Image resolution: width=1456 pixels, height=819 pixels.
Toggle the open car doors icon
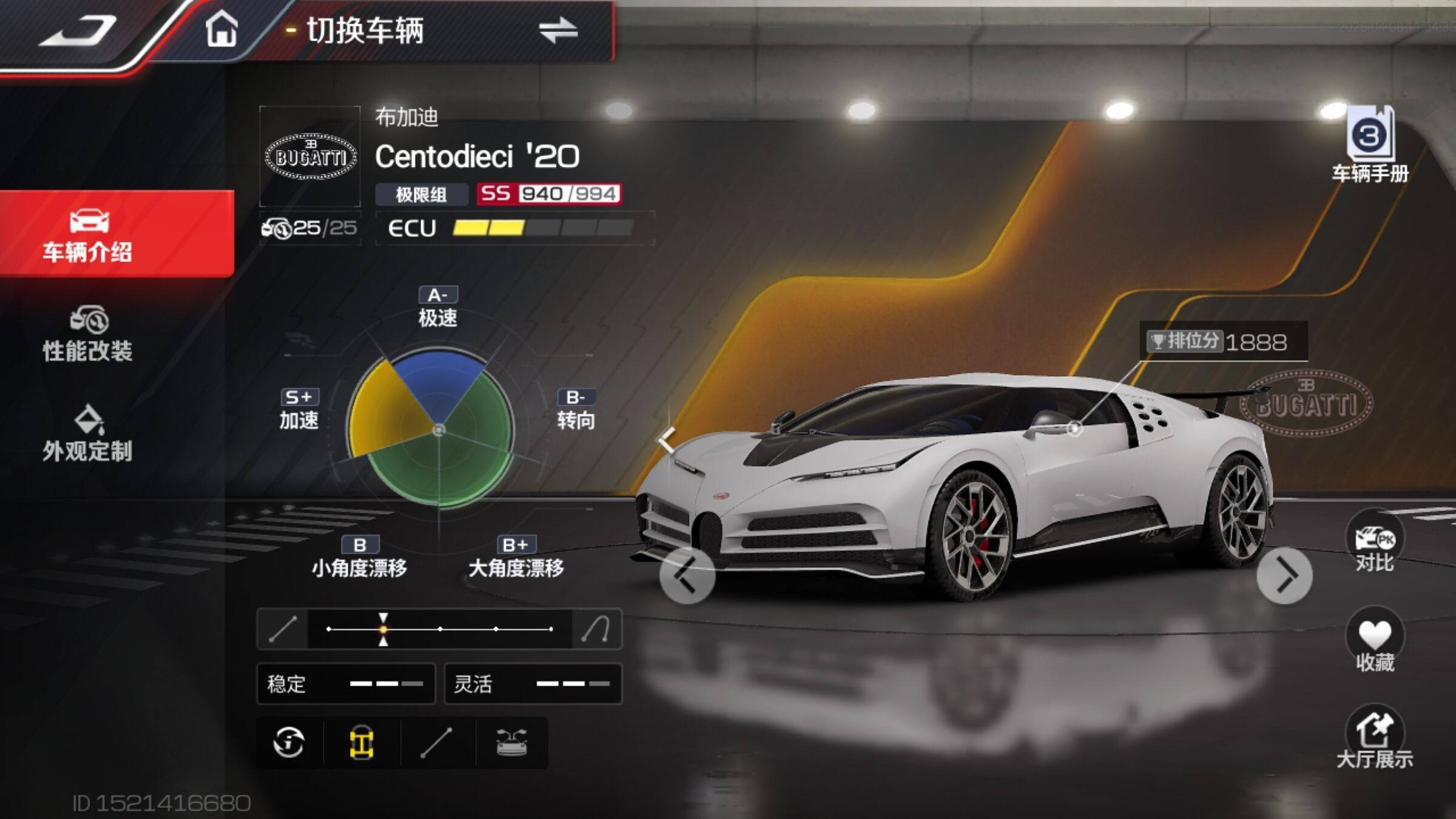tap(511, 743)
